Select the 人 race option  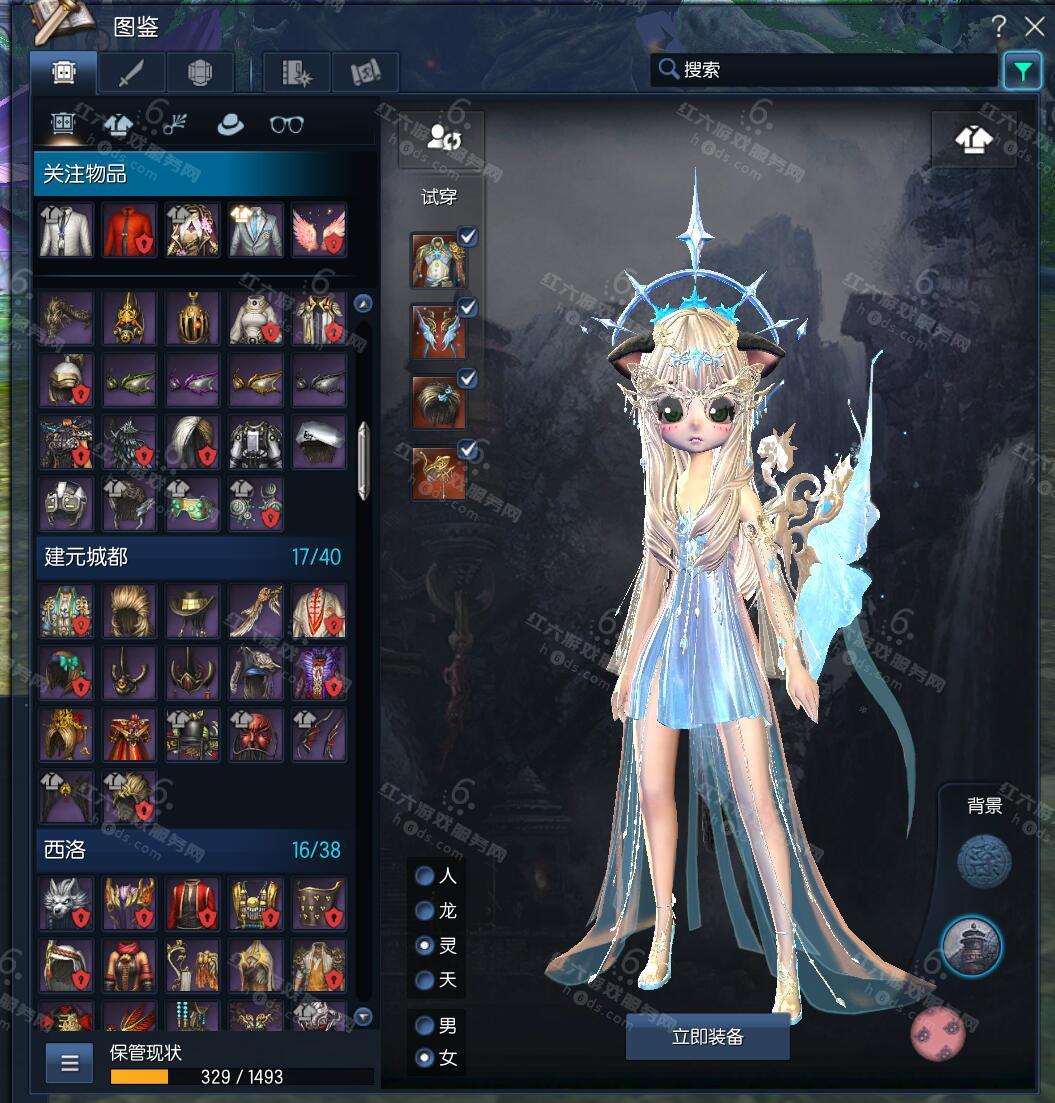426,876
